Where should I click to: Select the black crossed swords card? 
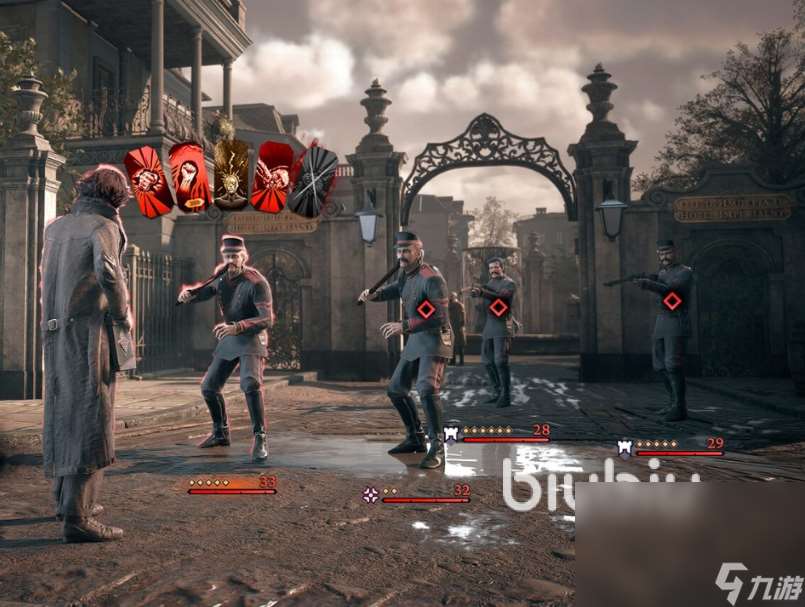click(313, 181)
